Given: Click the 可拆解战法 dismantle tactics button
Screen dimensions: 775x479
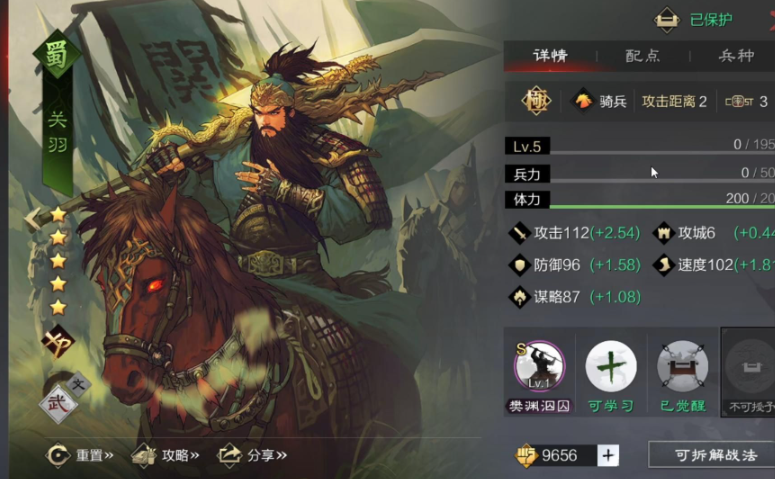Looking at the screenshot, I should pyautogui.click(x=711, y=455).
